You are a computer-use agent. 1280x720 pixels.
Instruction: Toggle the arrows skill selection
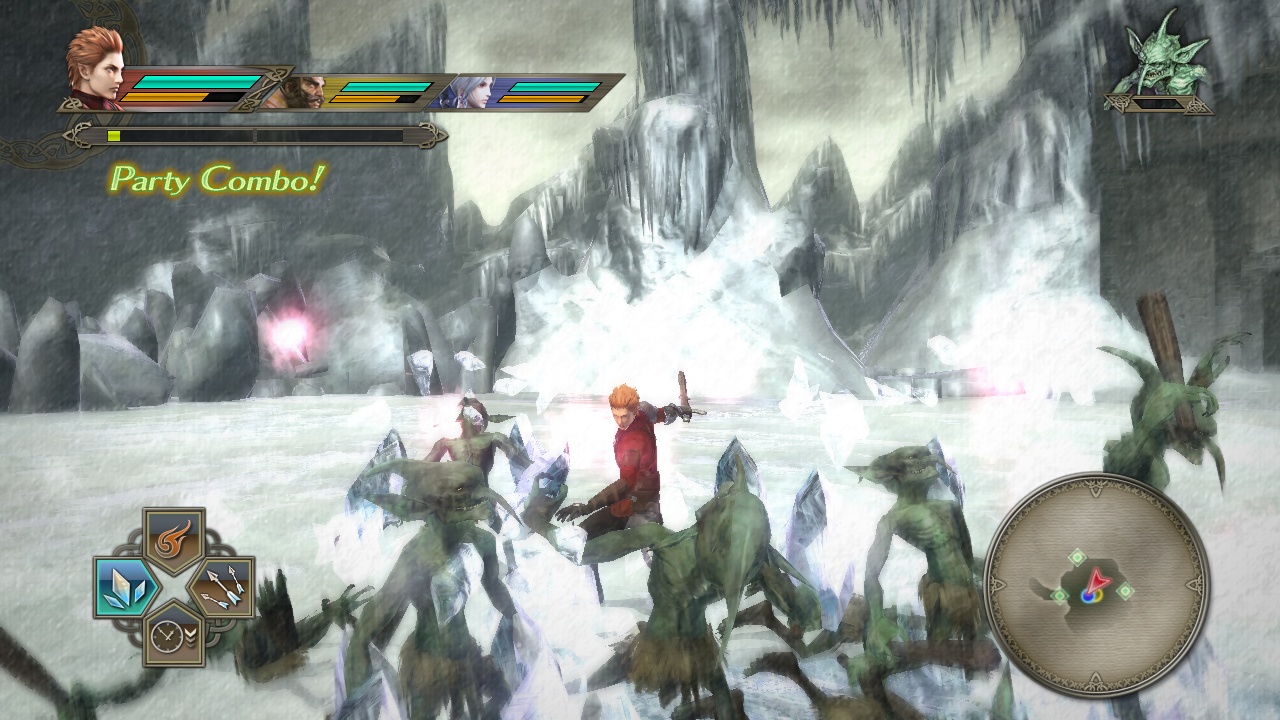227,588
